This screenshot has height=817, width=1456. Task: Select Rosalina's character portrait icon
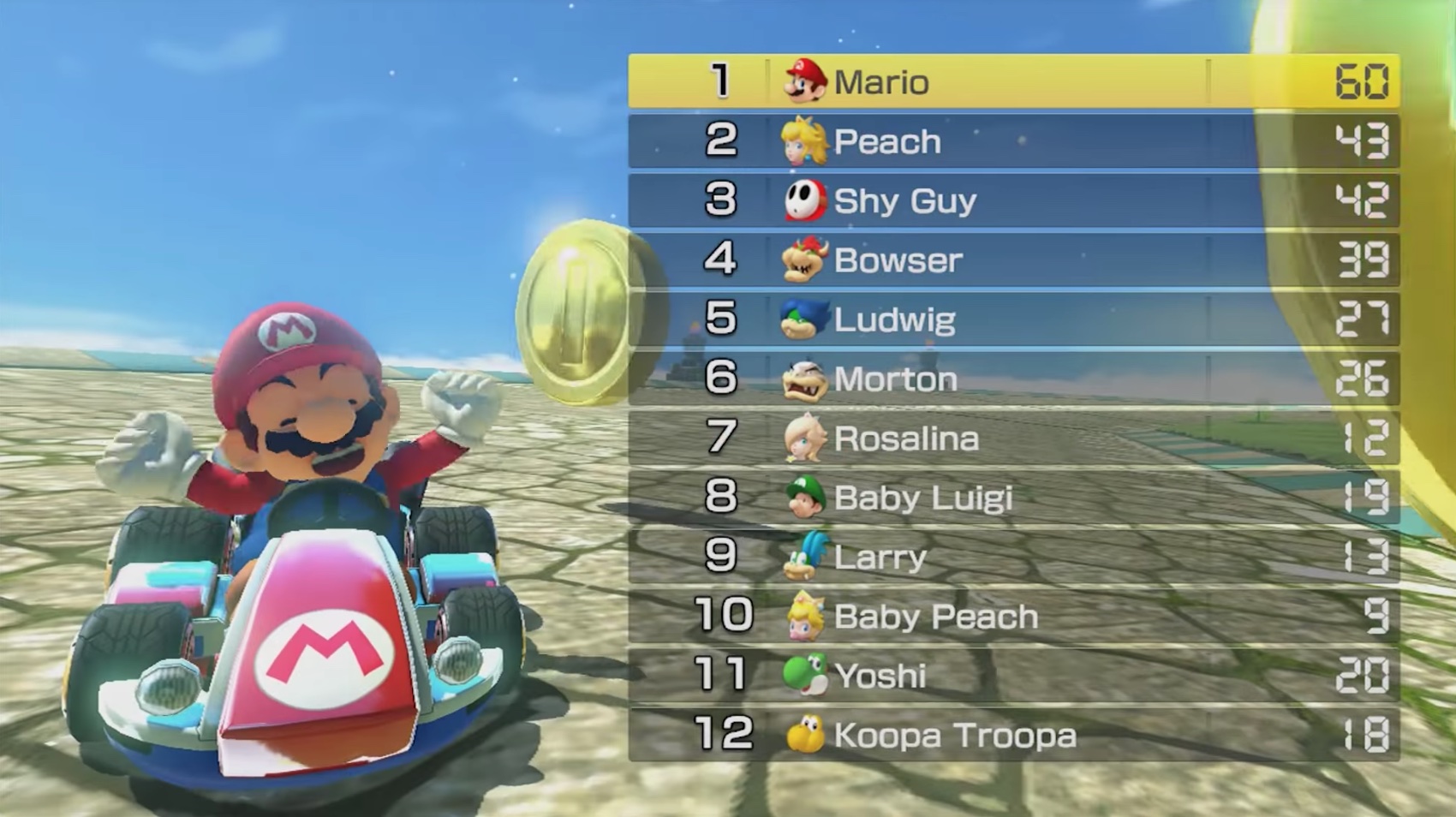(803, 438)
